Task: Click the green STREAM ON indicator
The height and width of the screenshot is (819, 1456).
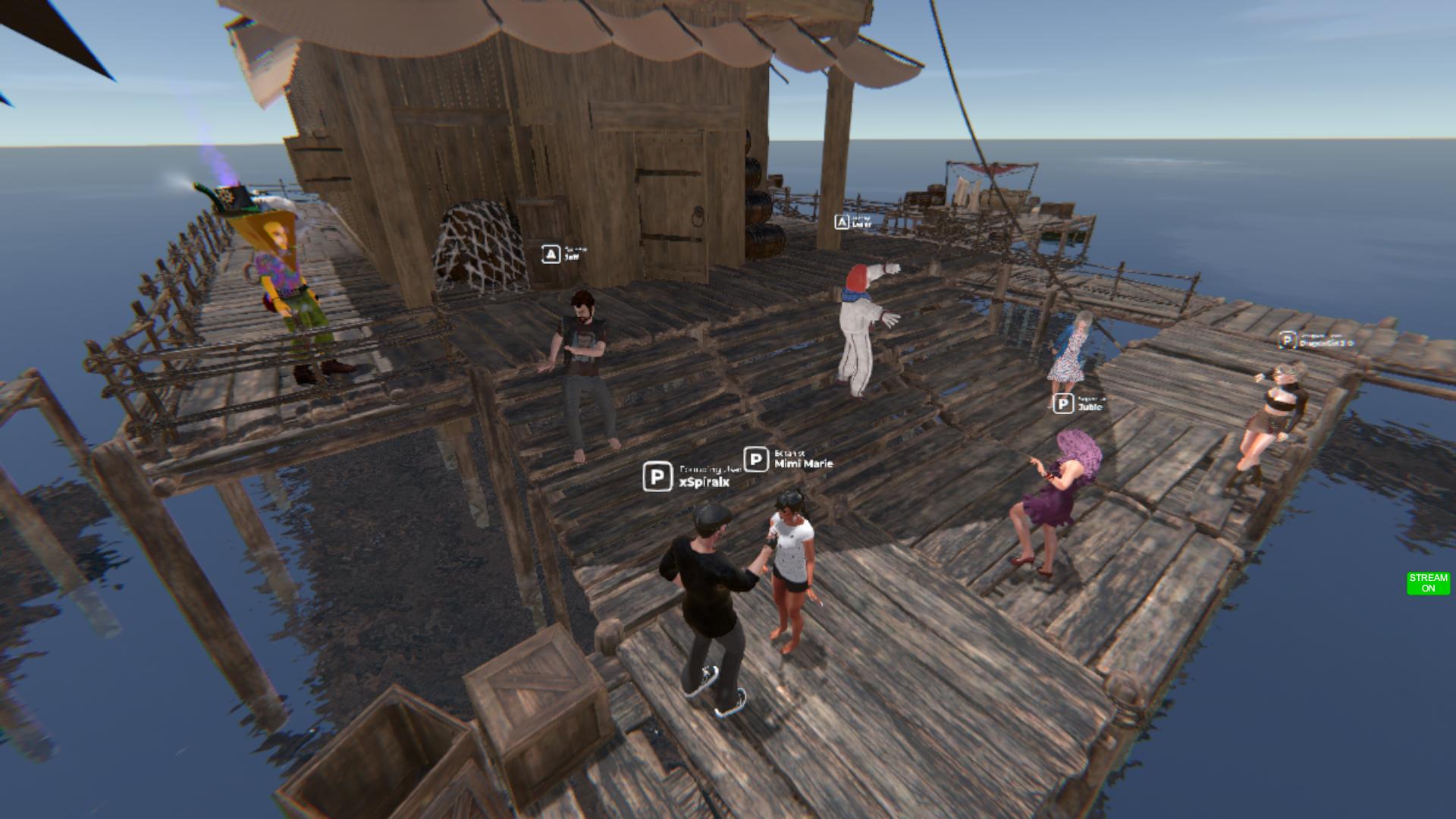Action: coord(1428,583)
